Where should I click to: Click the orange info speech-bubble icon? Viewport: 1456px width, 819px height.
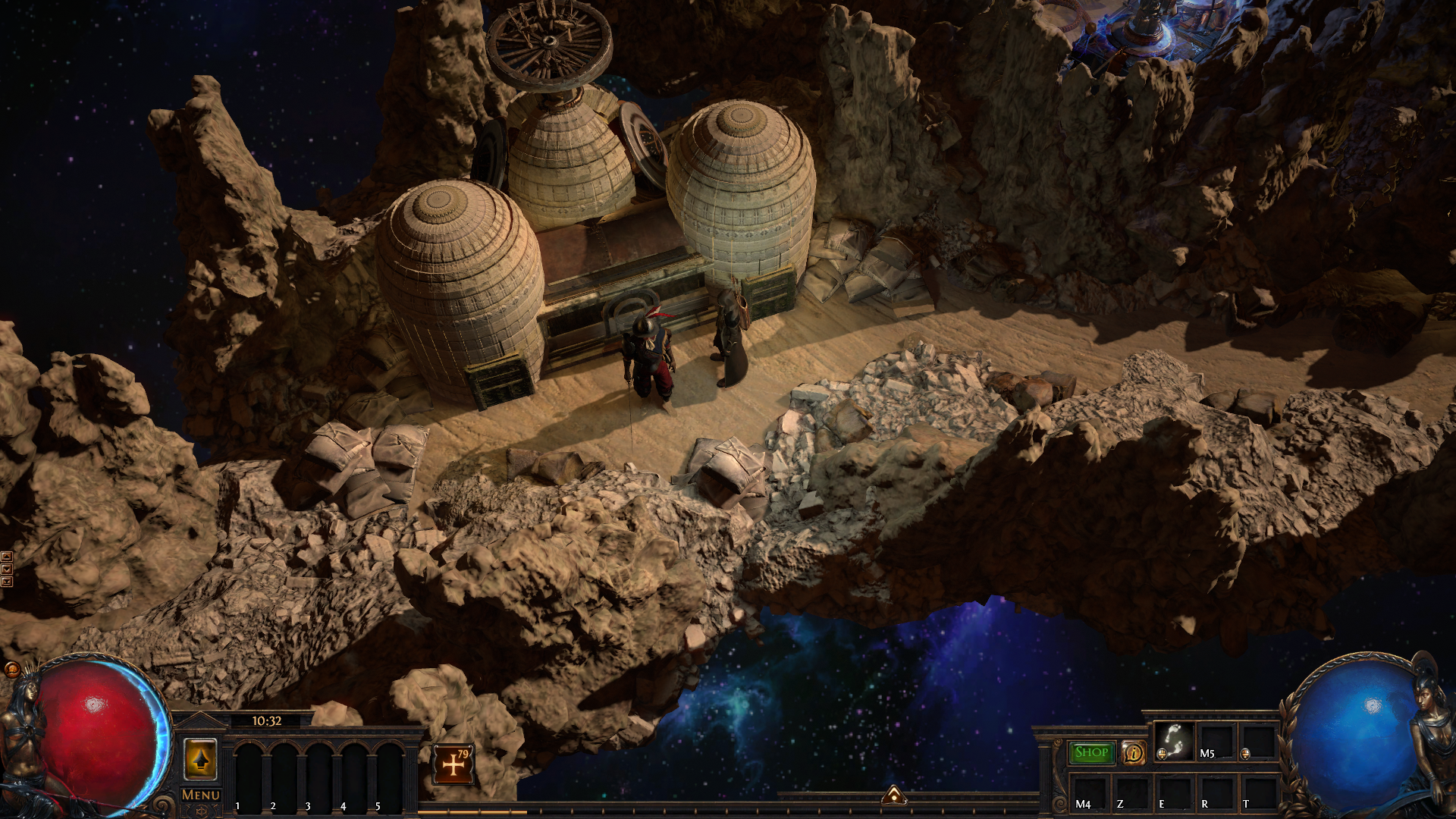[1134, 752]
